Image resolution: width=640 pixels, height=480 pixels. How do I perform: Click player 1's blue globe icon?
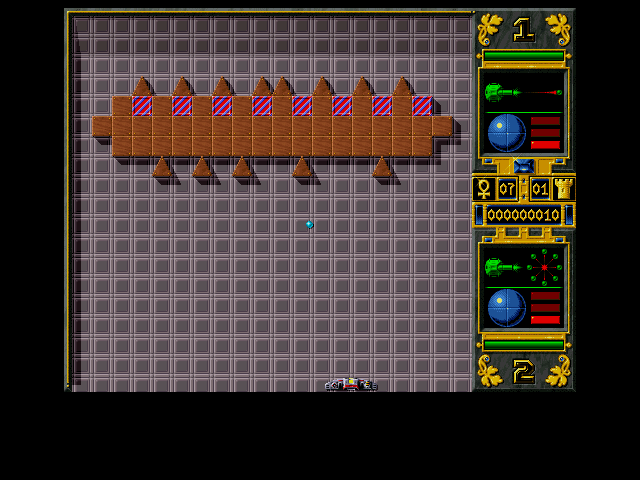(x=507, y=133)
